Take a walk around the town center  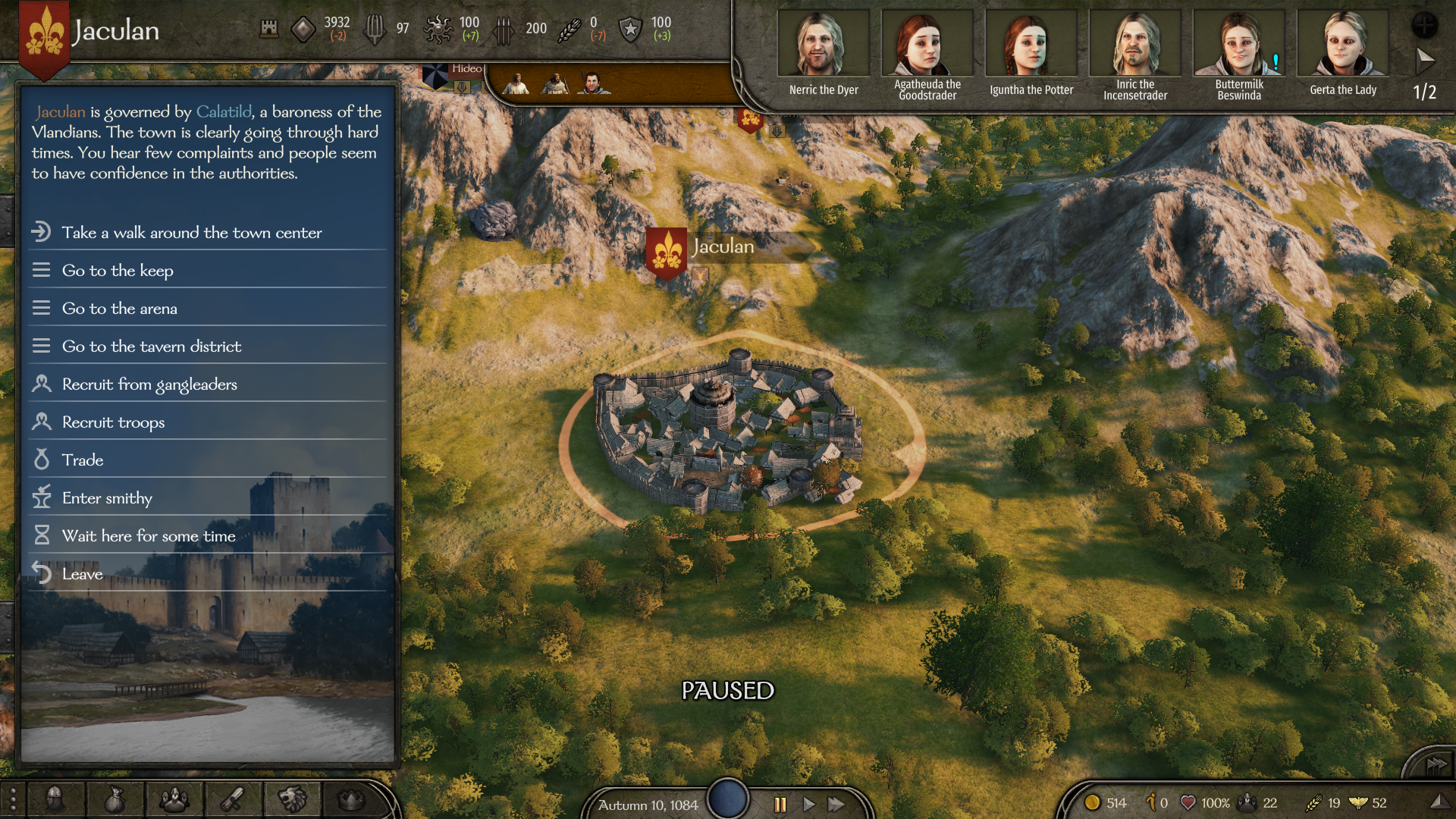point(191,233)
